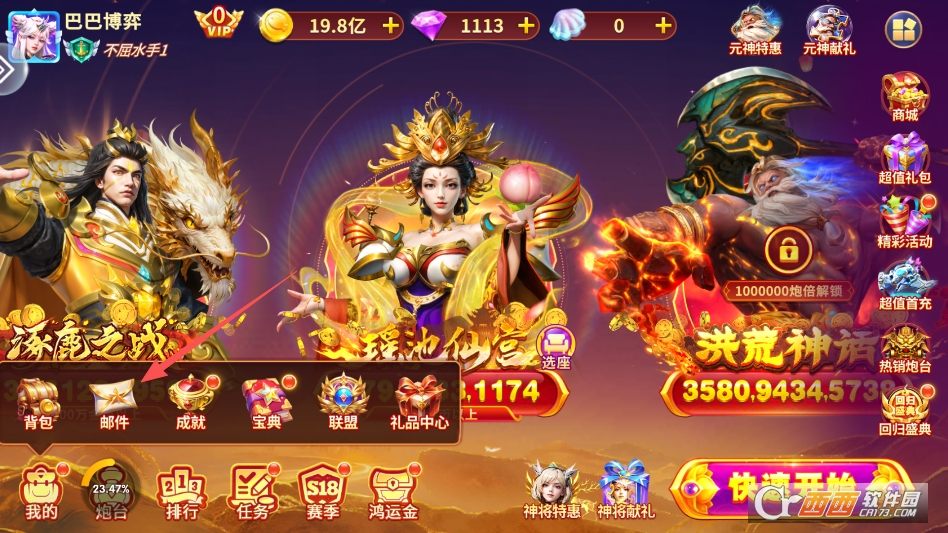Image resolution: width=948 pixels, height=533 pixels.
Task: Click the 选座 seat selection button
Action: click(x=555, y=346)
